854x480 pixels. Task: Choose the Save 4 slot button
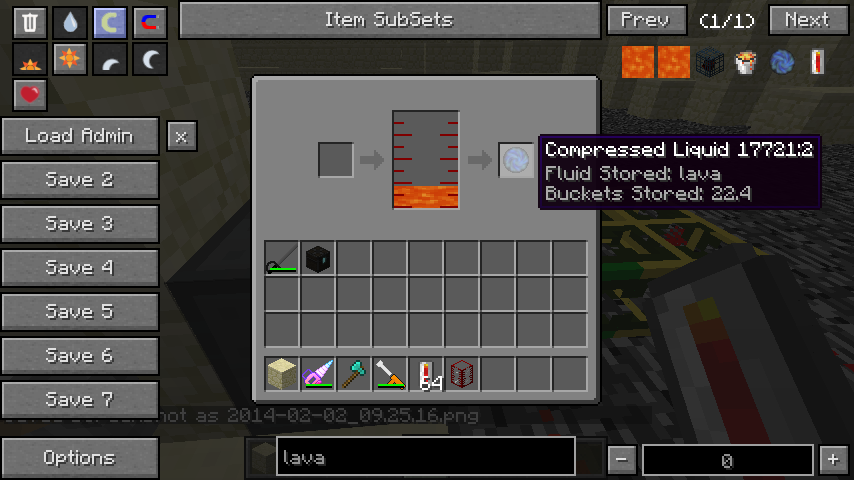click(80, 268)
